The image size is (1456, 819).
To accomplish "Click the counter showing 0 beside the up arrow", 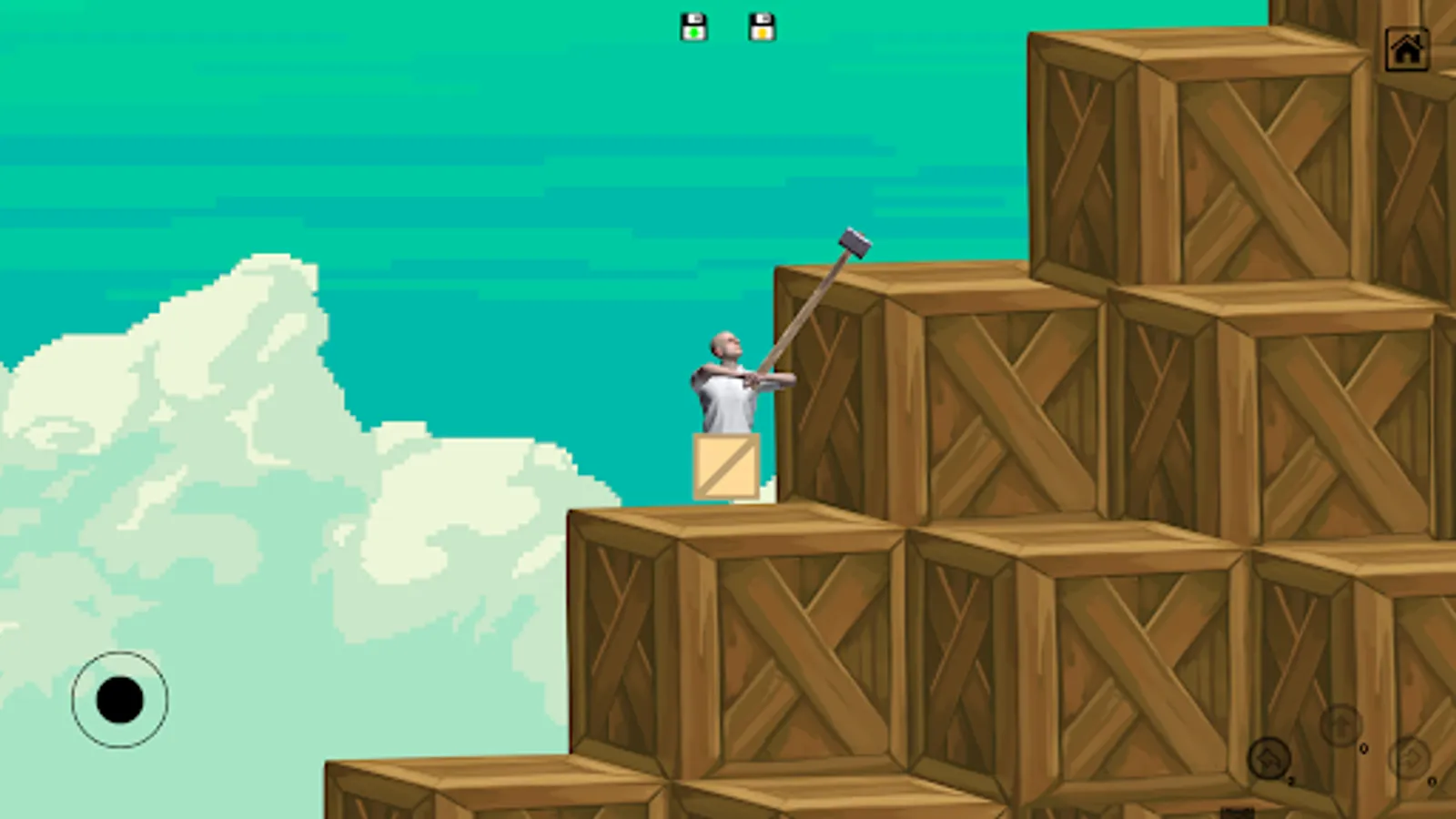I will [1363, 749].
